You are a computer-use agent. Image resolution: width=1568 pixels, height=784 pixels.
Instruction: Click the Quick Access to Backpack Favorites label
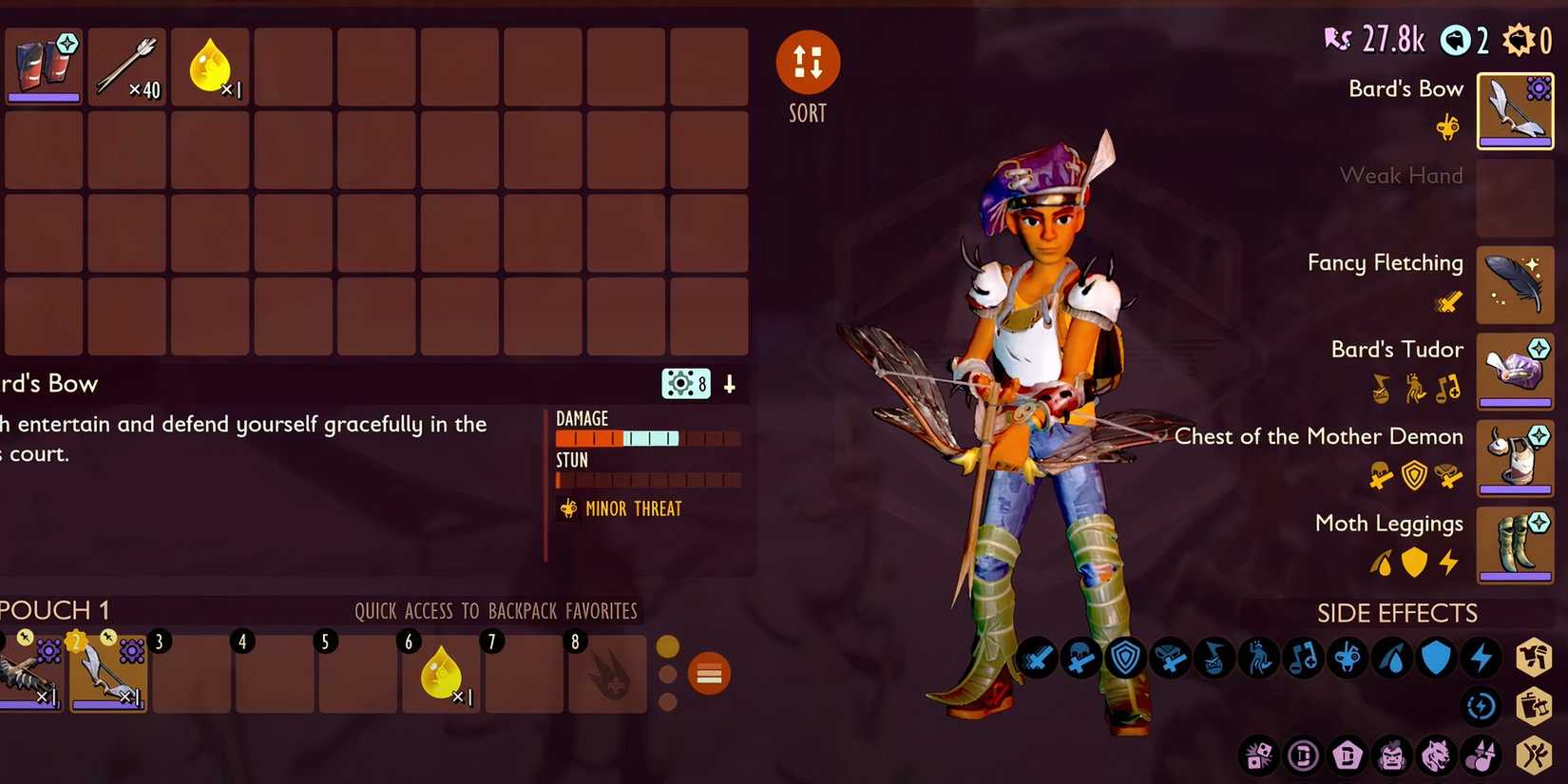click(495, 611)
